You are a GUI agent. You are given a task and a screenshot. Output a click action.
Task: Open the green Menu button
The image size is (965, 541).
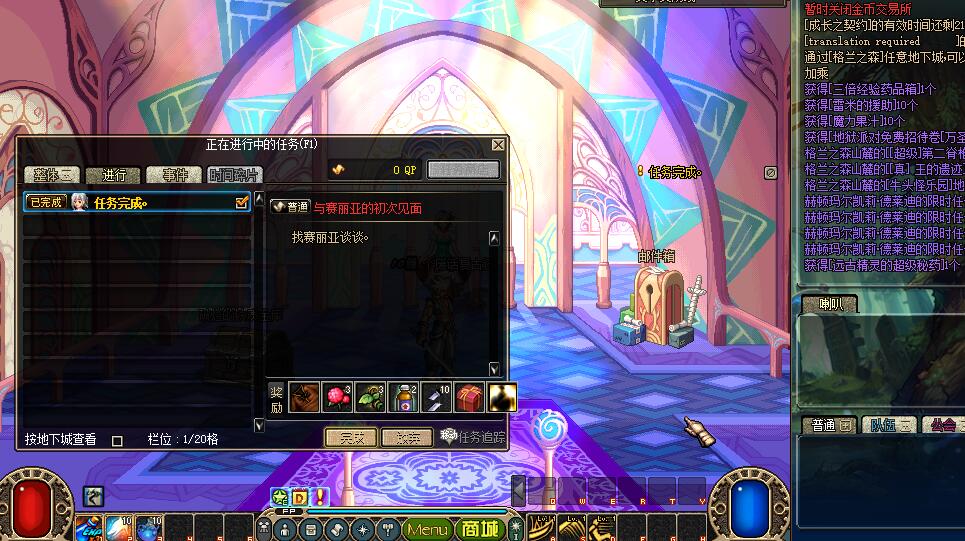pos(428,529)
